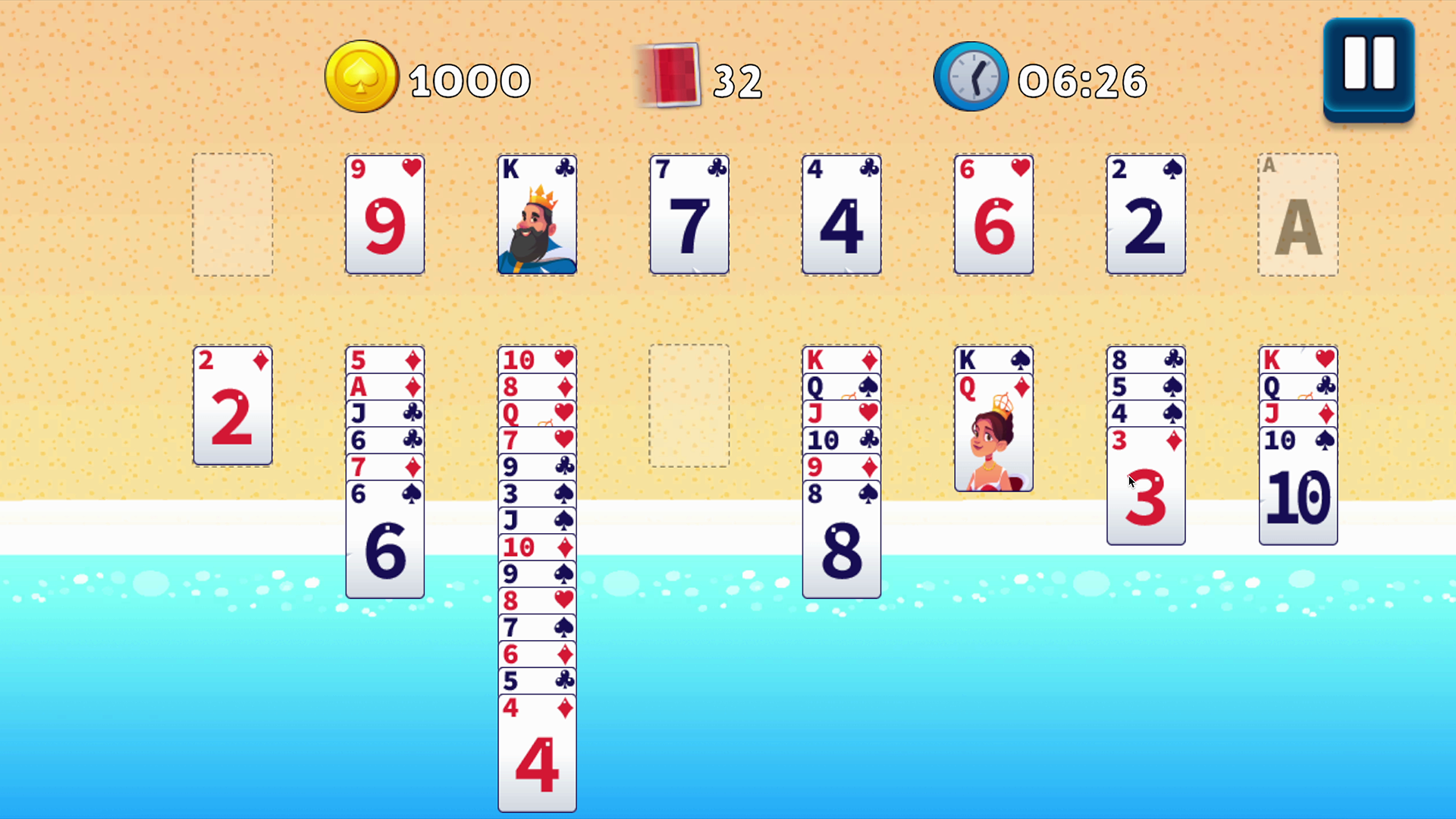1456x819 pixels.
Task: Click the gold coin score icon
Action: [362, 76]
